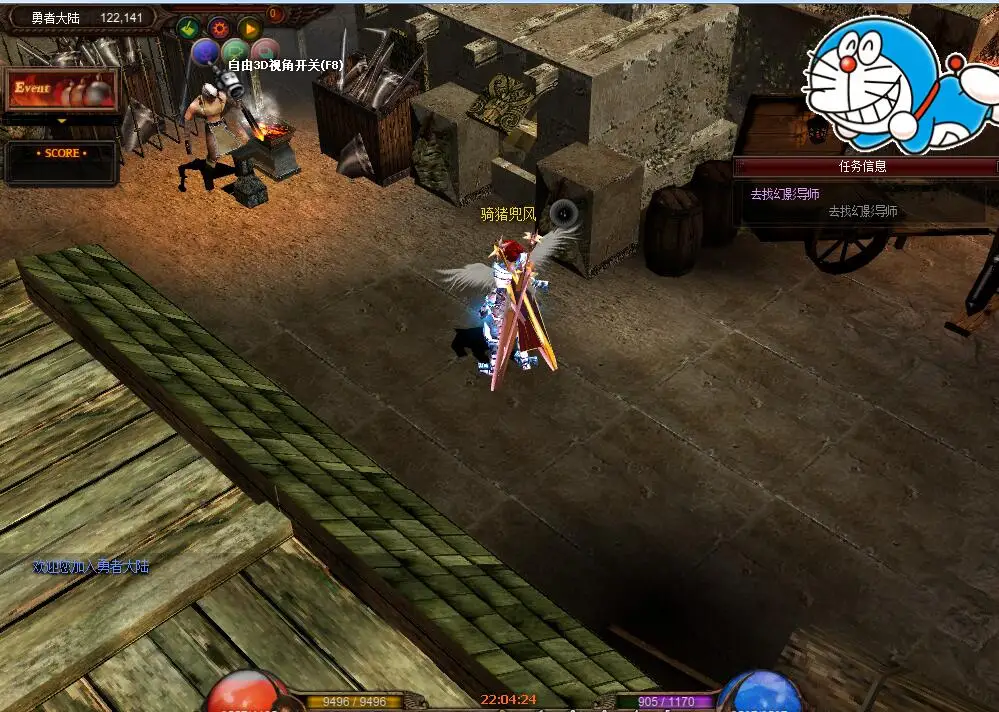The image size is (999, 712).
Task: Activate the yellow play arrow icon
Action: (x=250, y=28)
